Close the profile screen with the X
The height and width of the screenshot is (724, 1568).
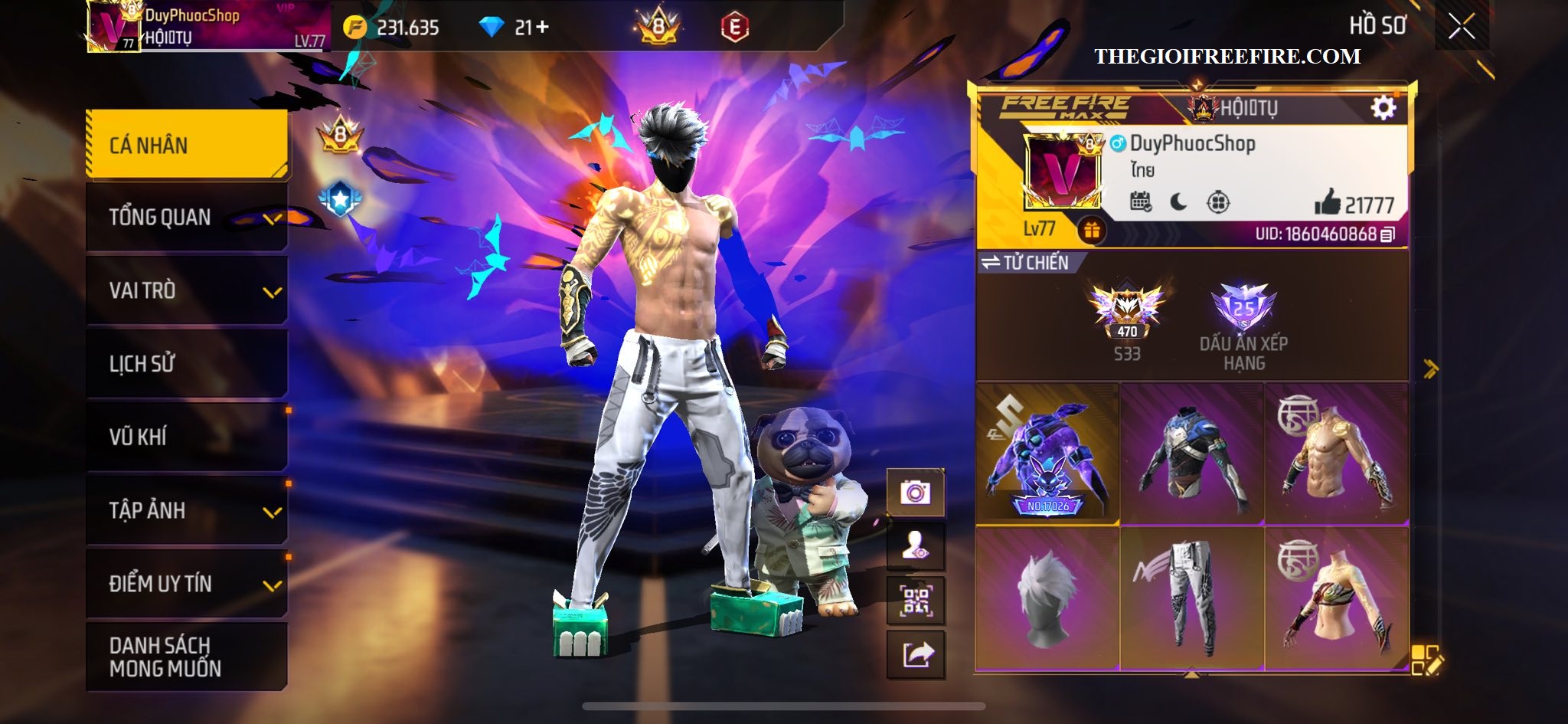tap(1461, 27)
